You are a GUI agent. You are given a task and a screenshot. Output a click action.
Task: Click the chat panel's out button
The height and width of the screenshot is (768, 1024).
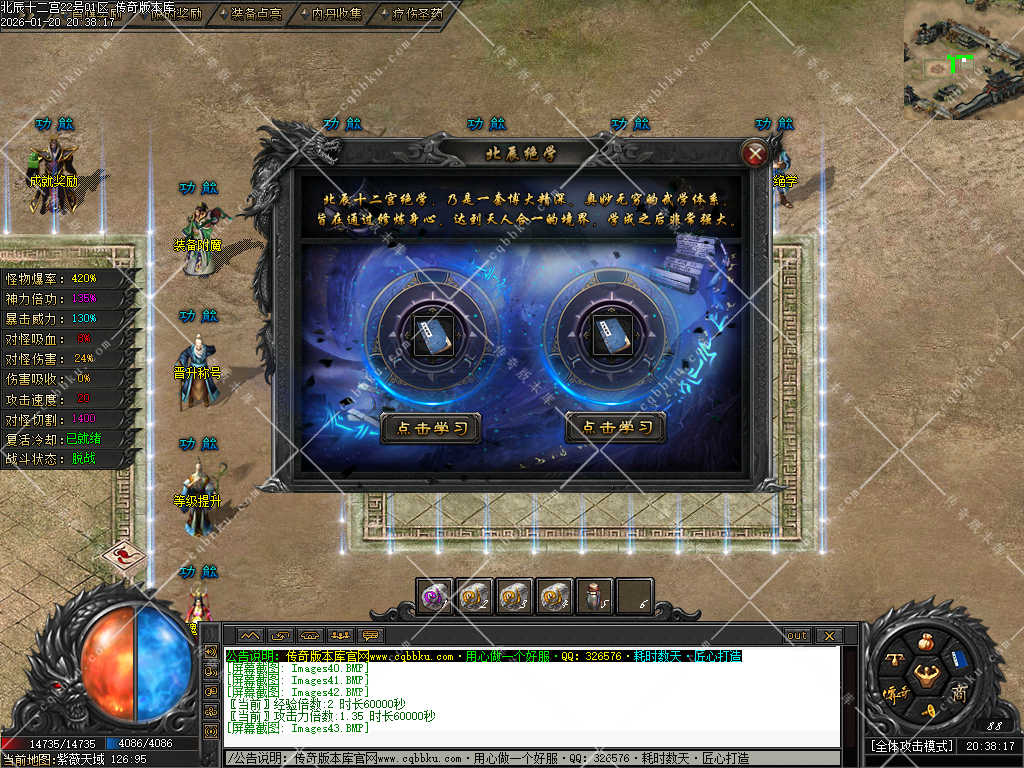pyautogui.click(x=797, y=636)
